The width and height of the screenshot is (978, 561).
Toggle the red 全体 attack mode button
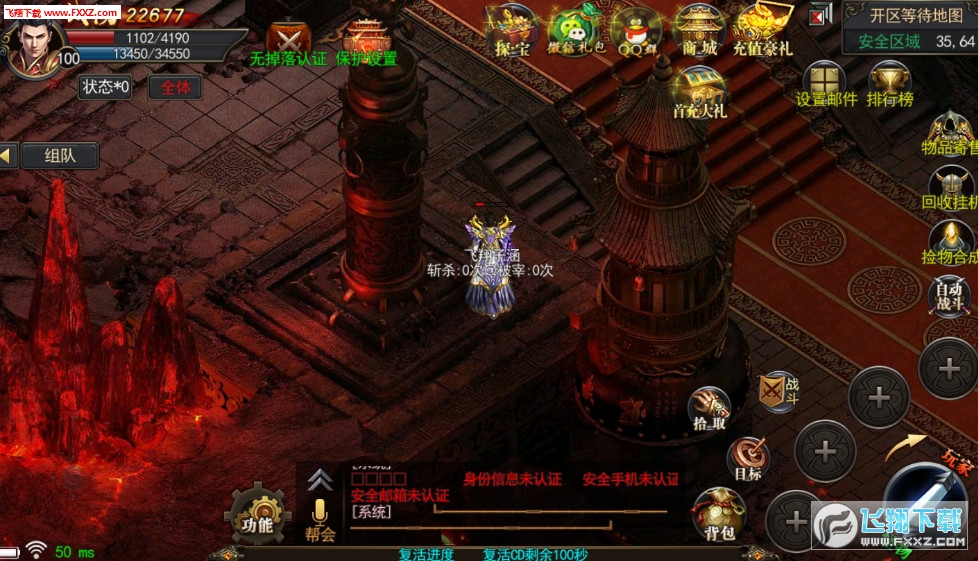[x=175, y=87]
